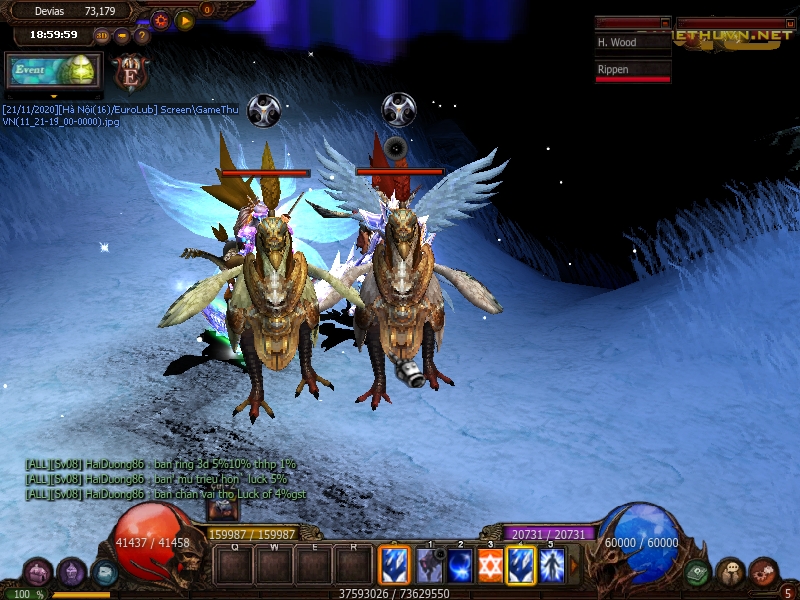Activate skill slot 1 dark figure
This screenshot has width=800, height=600.
[x=430, y=565]
